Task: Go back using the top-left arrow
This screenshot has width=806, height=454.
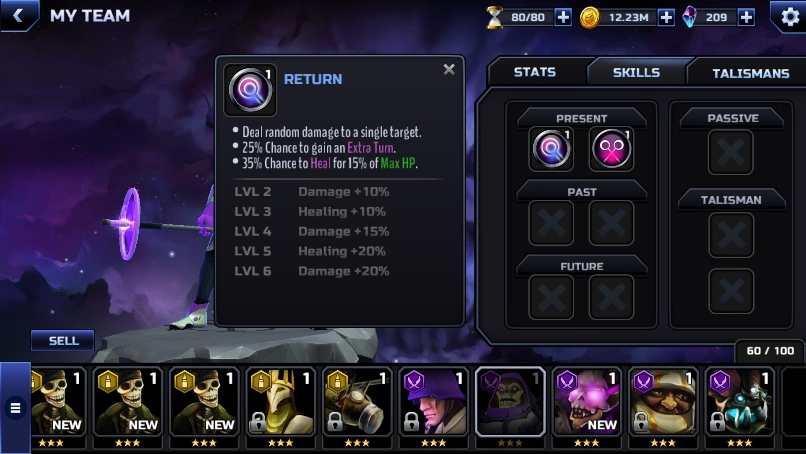Action: [x=17, y=16]
